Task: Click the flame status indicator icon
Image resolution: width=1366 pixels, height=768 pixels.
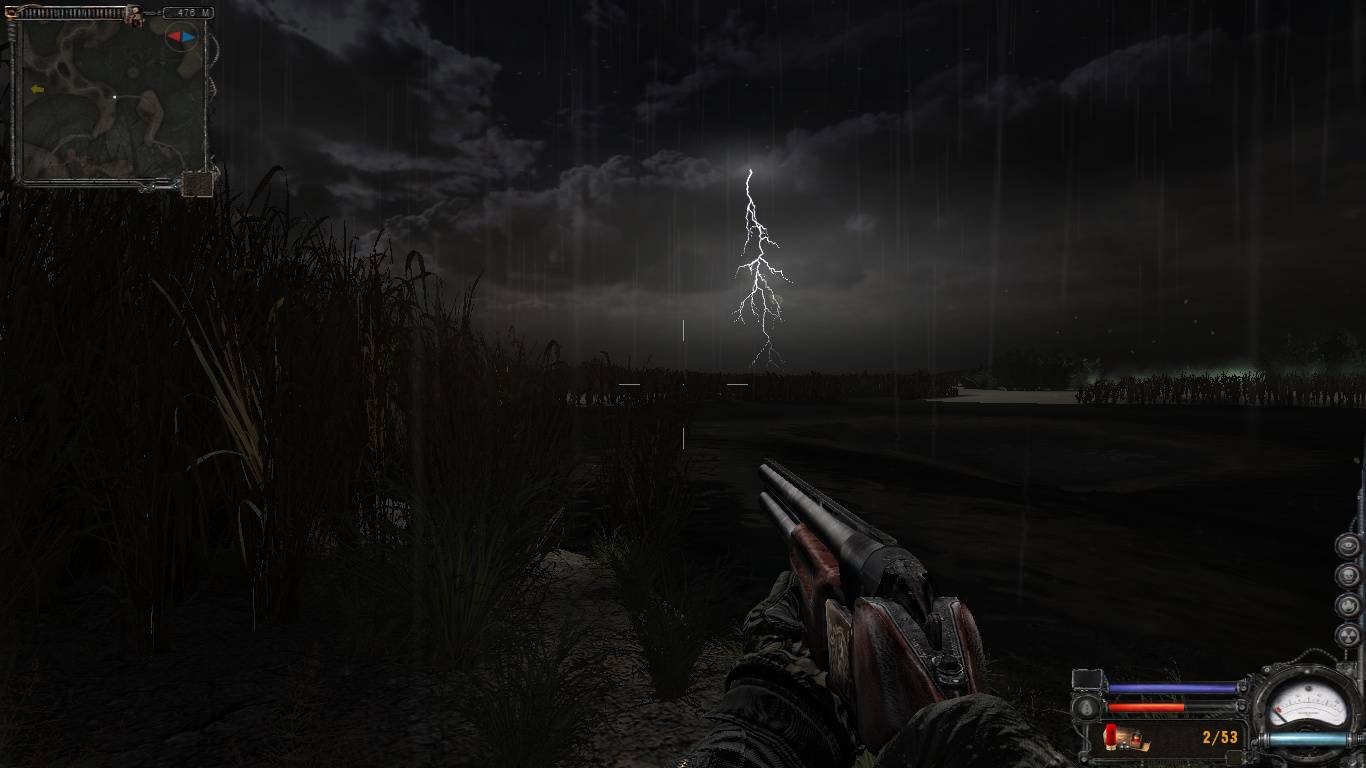Action: click(x=1348, y=606)
